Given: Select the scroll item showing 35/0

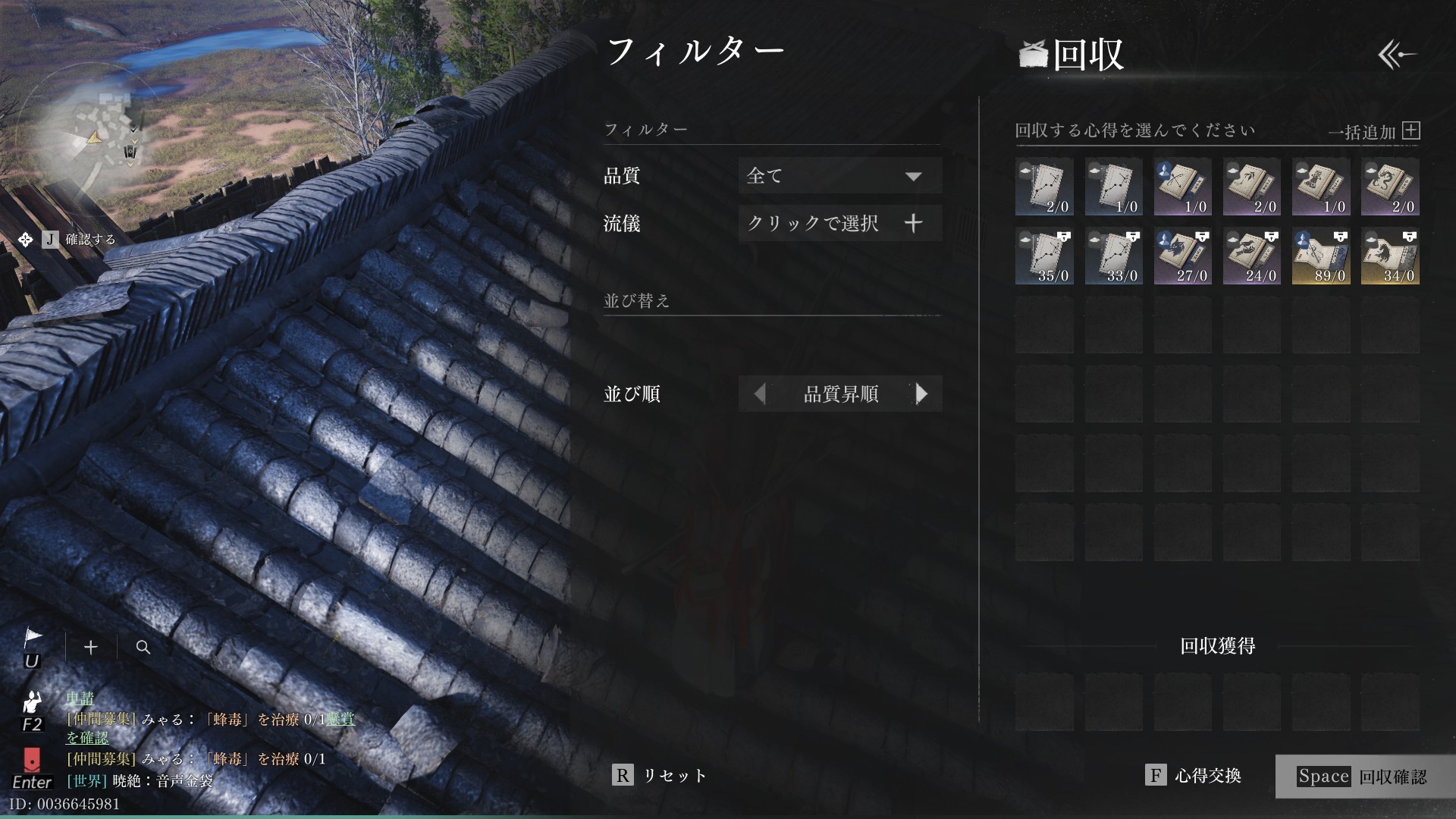Looking at the screenshot, I should point(1044,256).
